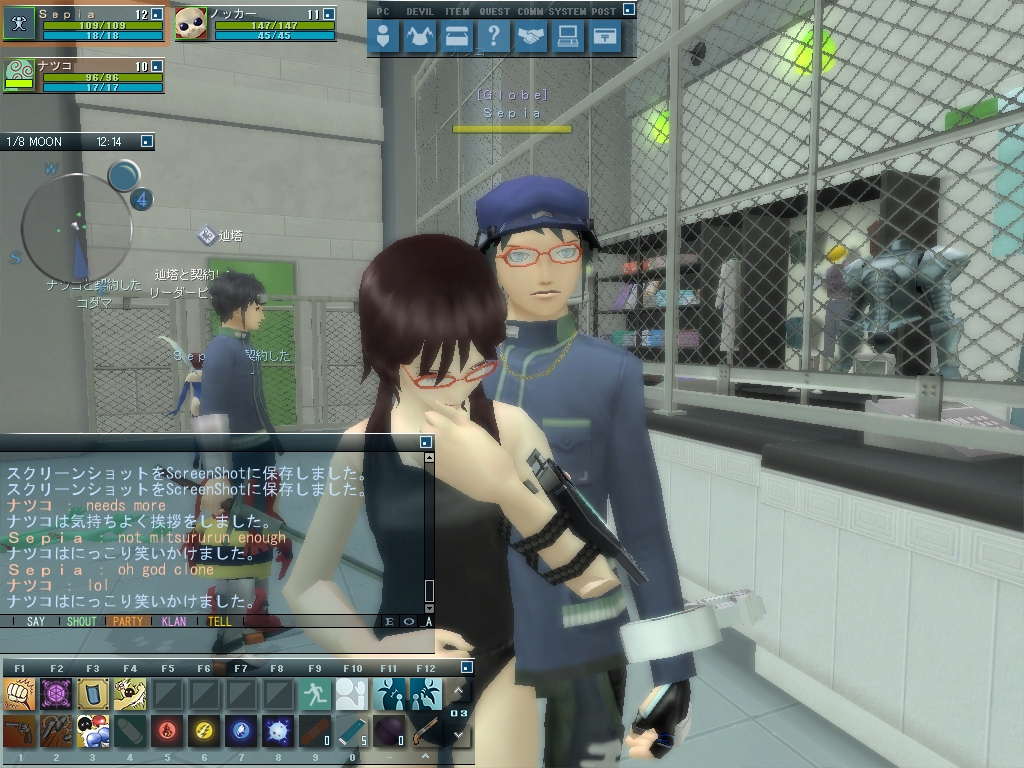Activate the red fire spell icon

pyautogui.click(x=167, y=732)
